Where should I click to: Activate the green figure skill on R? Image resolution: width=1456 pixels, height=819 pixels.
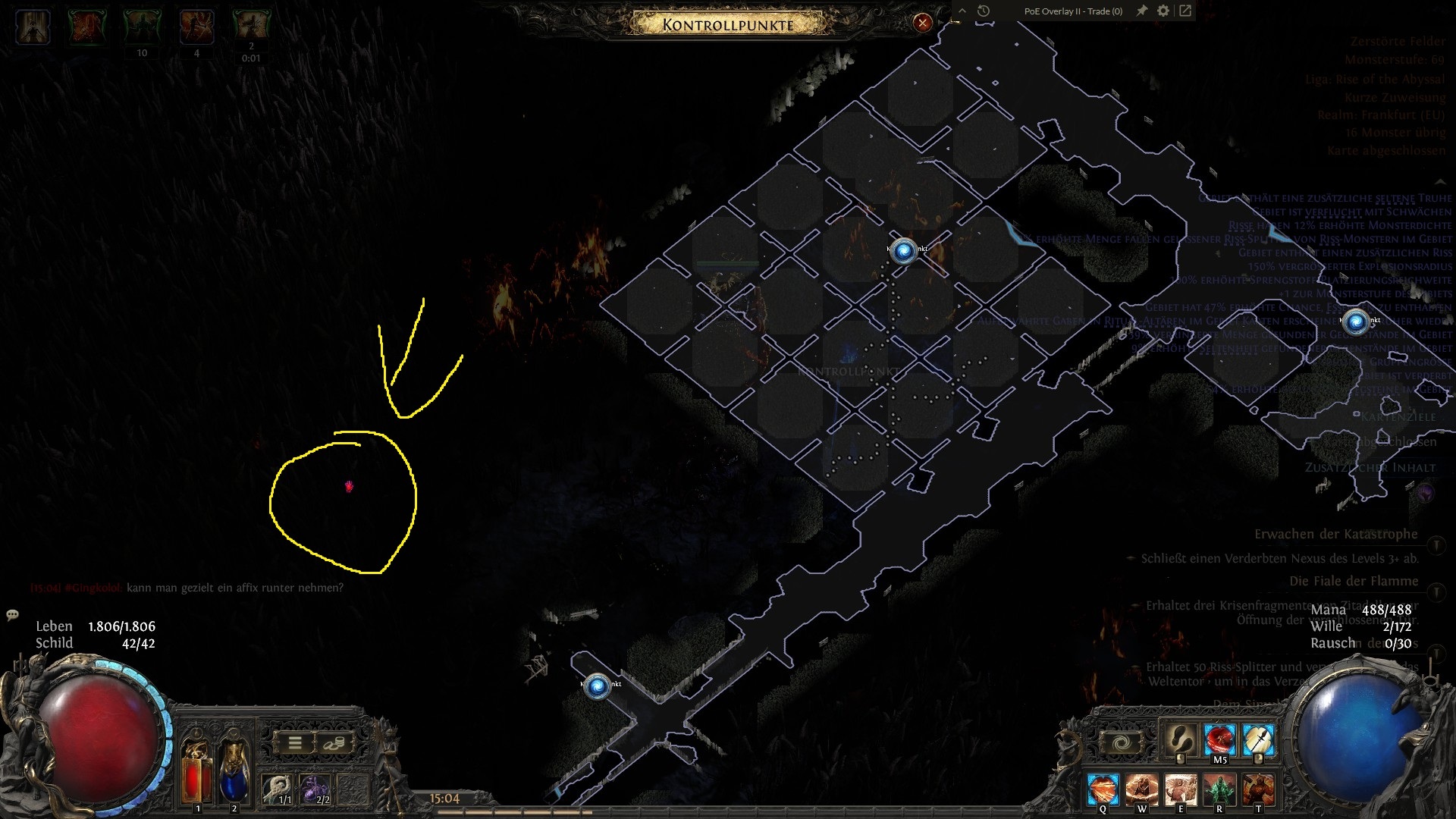point(1219,789)
